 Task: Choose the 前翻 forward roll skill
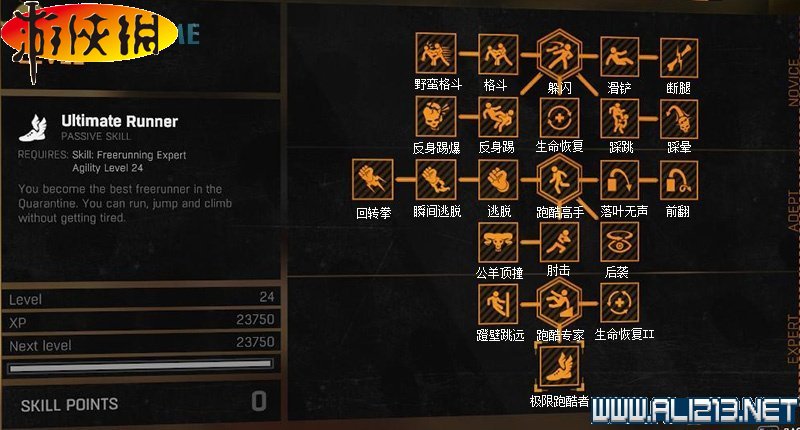coord(679,180)
